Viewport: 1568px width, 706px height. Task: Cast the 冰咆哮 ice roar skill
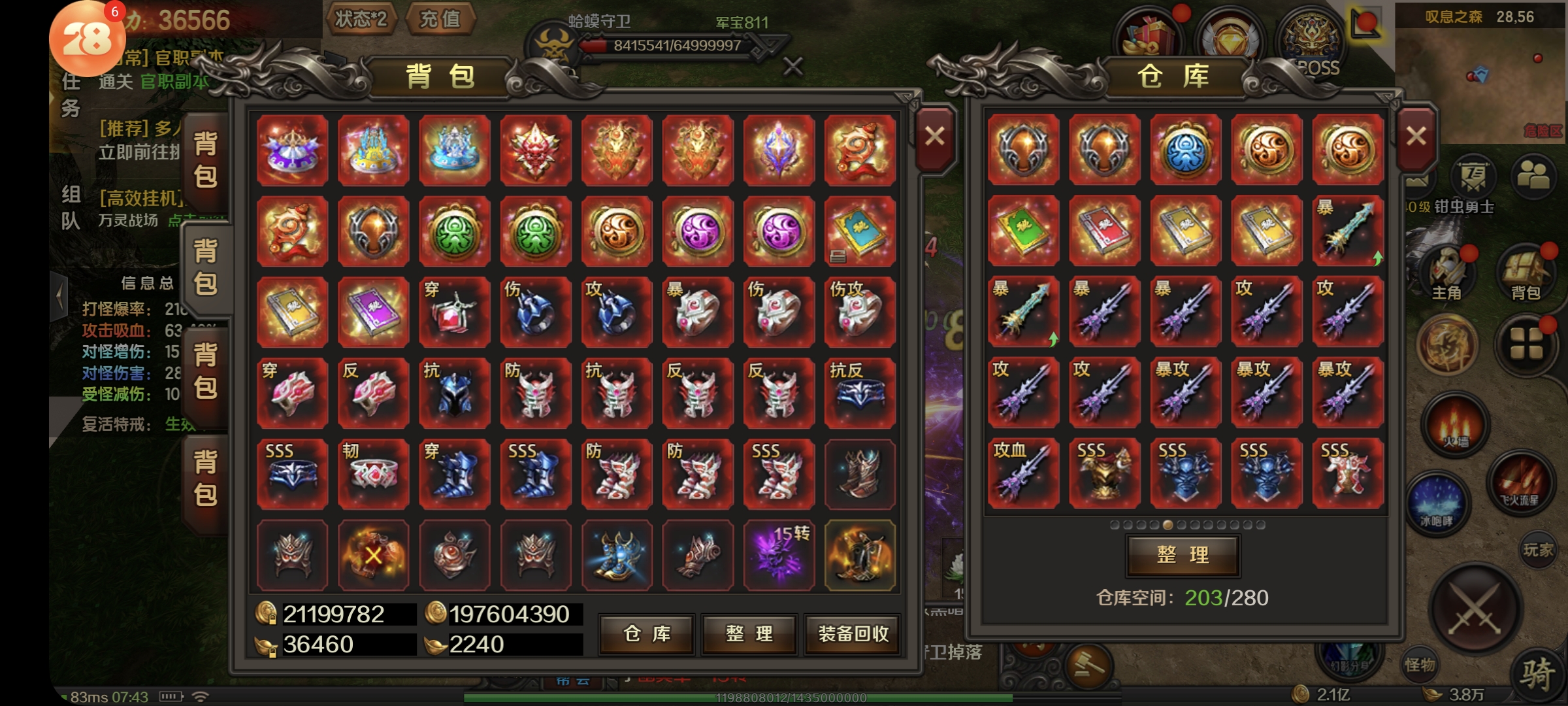(1436, 505)
